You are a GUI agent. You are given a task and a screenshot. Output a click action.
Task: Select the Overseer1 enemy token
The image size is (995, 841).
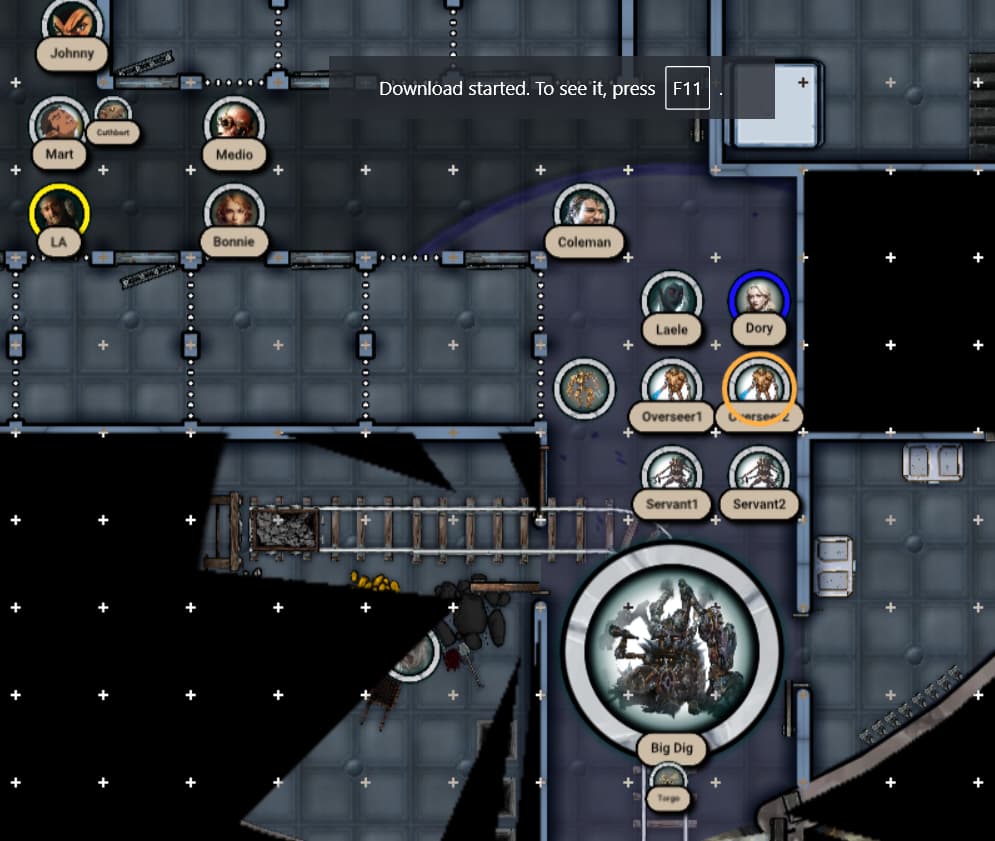672,386
